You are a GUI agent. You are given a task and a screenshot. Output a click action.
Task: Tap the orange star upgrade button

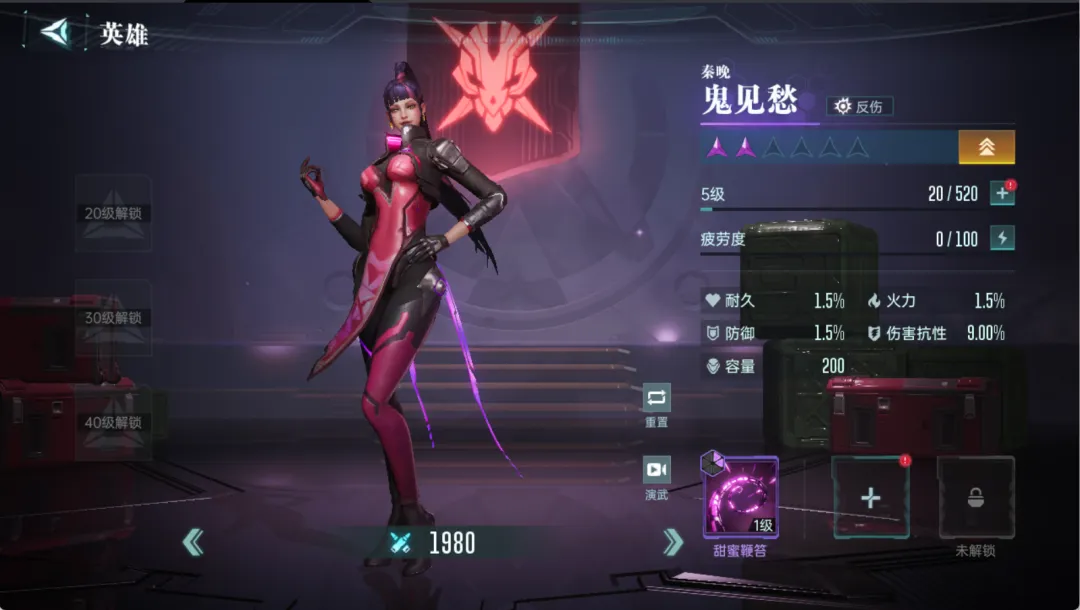point(986,147)
